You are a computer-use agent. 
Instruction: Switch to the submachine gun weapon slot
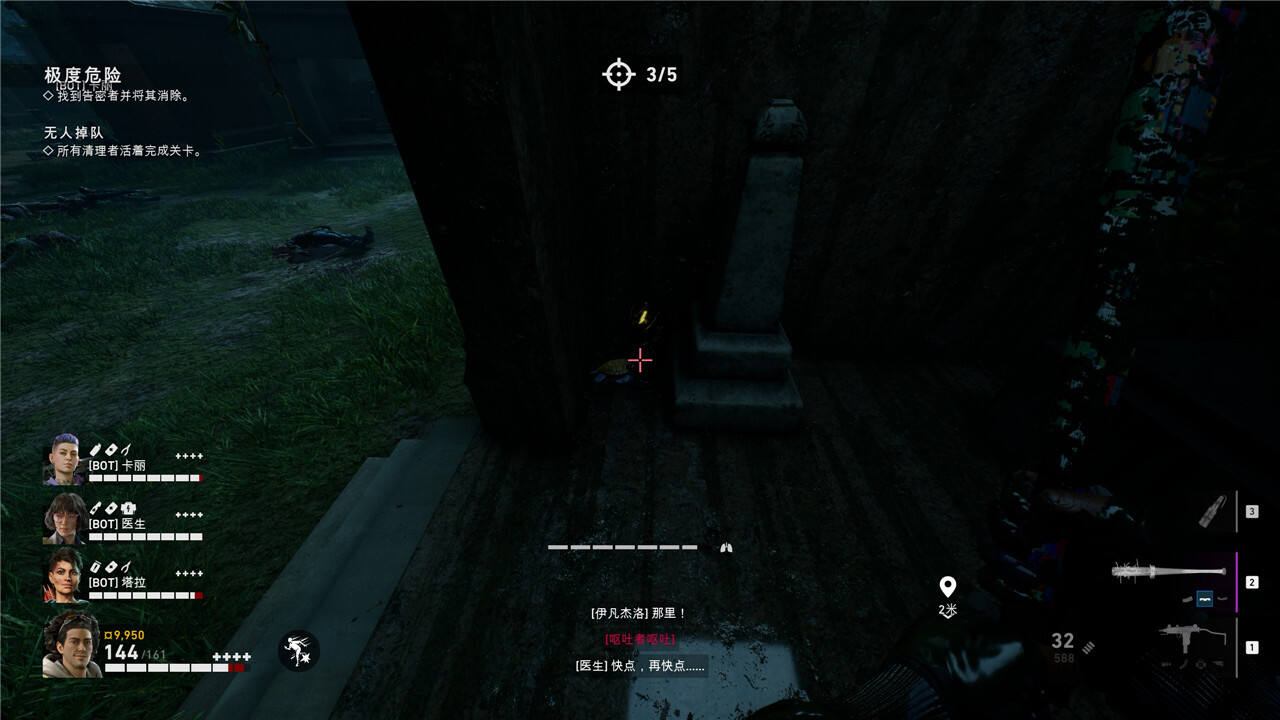pyautogui.click(x=1188, y=644)
